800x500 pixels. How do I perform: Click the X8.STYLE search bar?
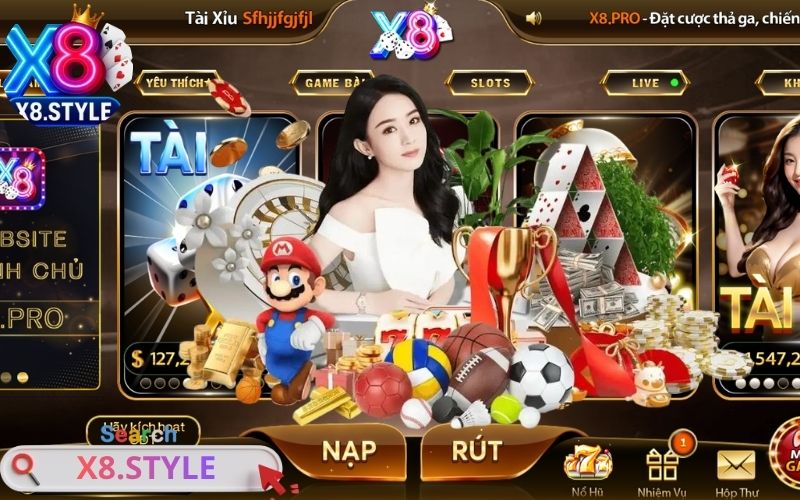(145, 468)
